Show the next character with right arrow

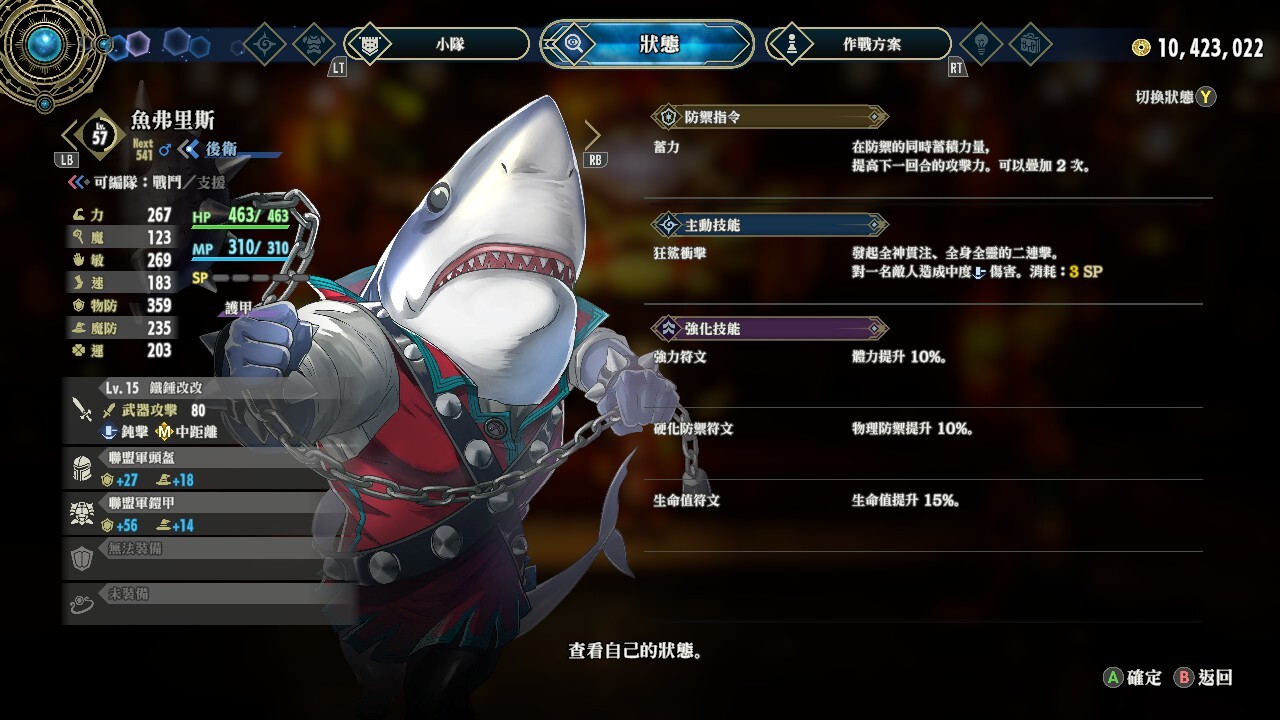click(592, 136)
